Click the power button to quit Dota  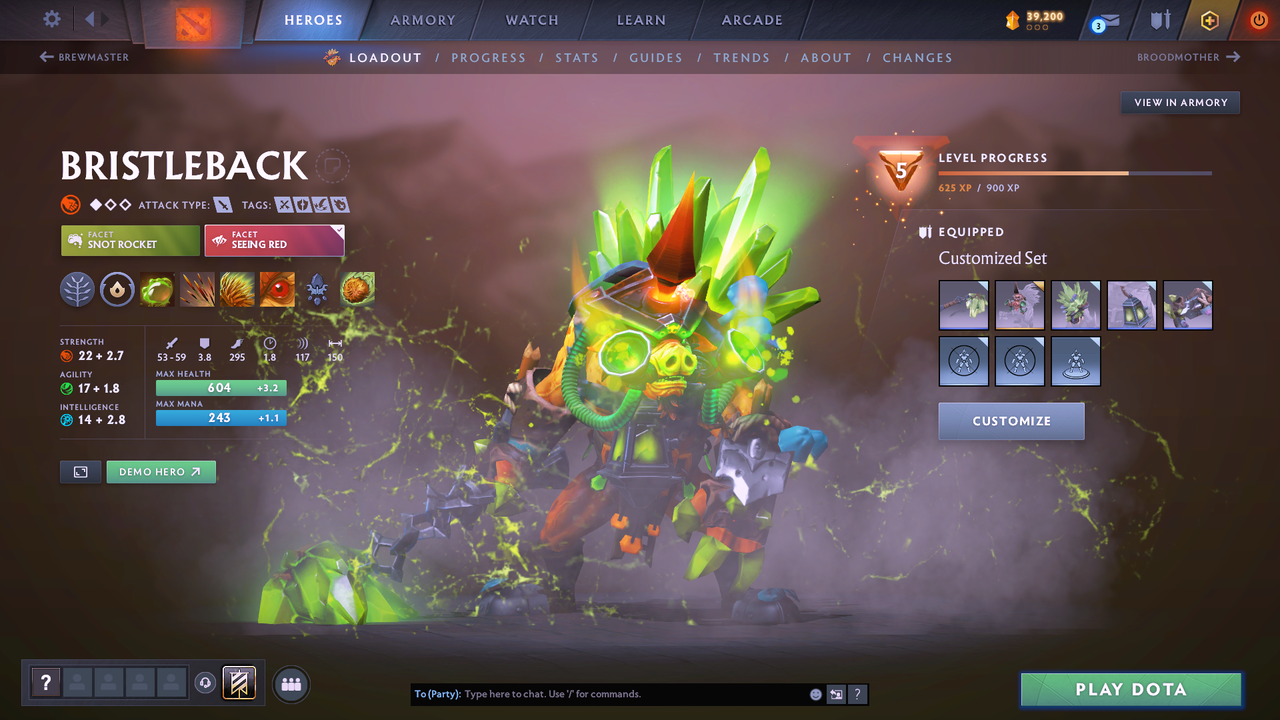pos(1258,19)
